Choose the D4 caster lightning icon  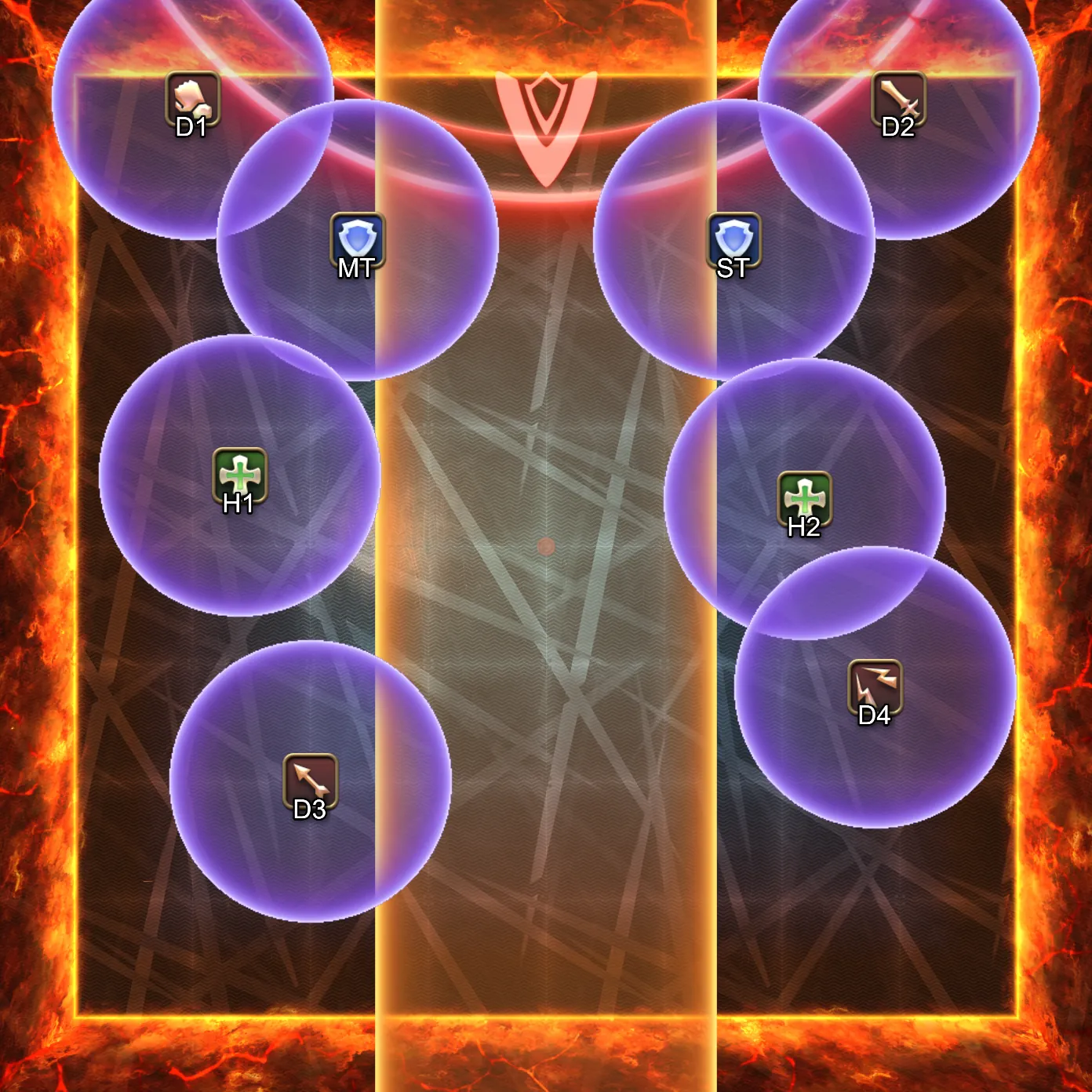point(875,687)
